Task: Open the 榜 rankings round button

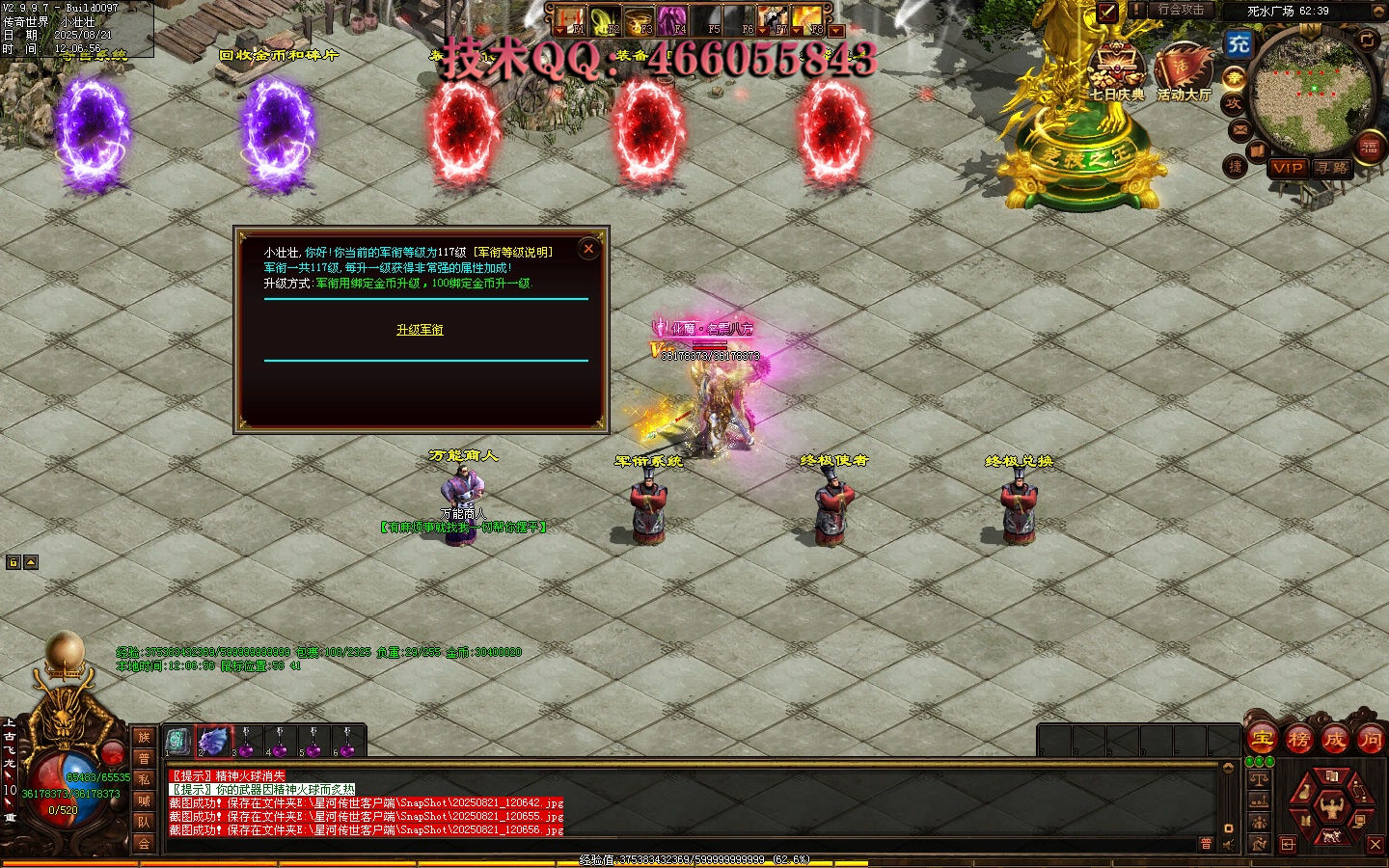Action: coord(1298,740)
